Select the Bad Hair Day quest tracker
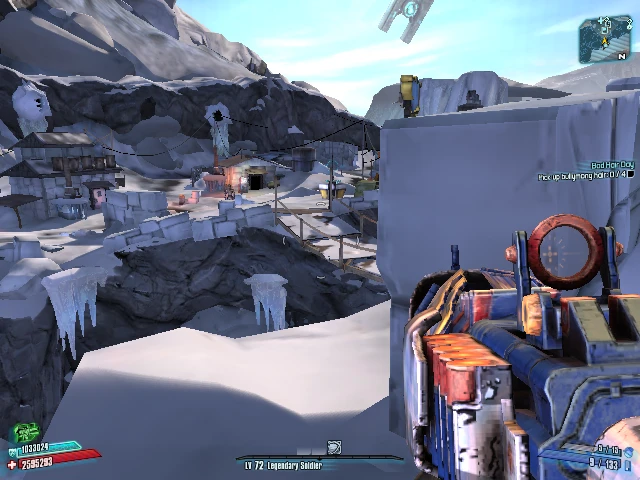Image resolution: width=640 pixels, height=480 pixels. [x=612, y=164]
